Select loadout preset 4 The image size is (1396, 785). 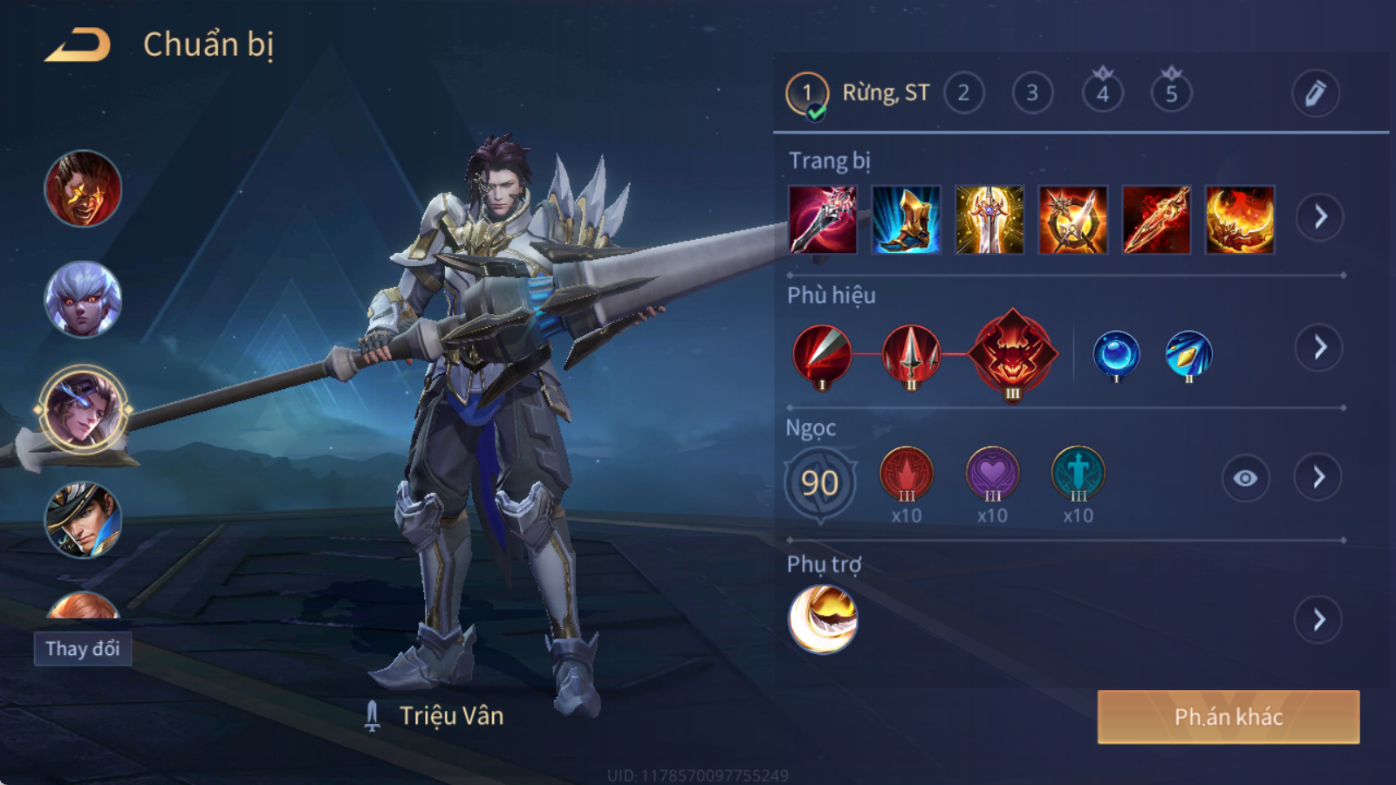(x=1102, y=94)
